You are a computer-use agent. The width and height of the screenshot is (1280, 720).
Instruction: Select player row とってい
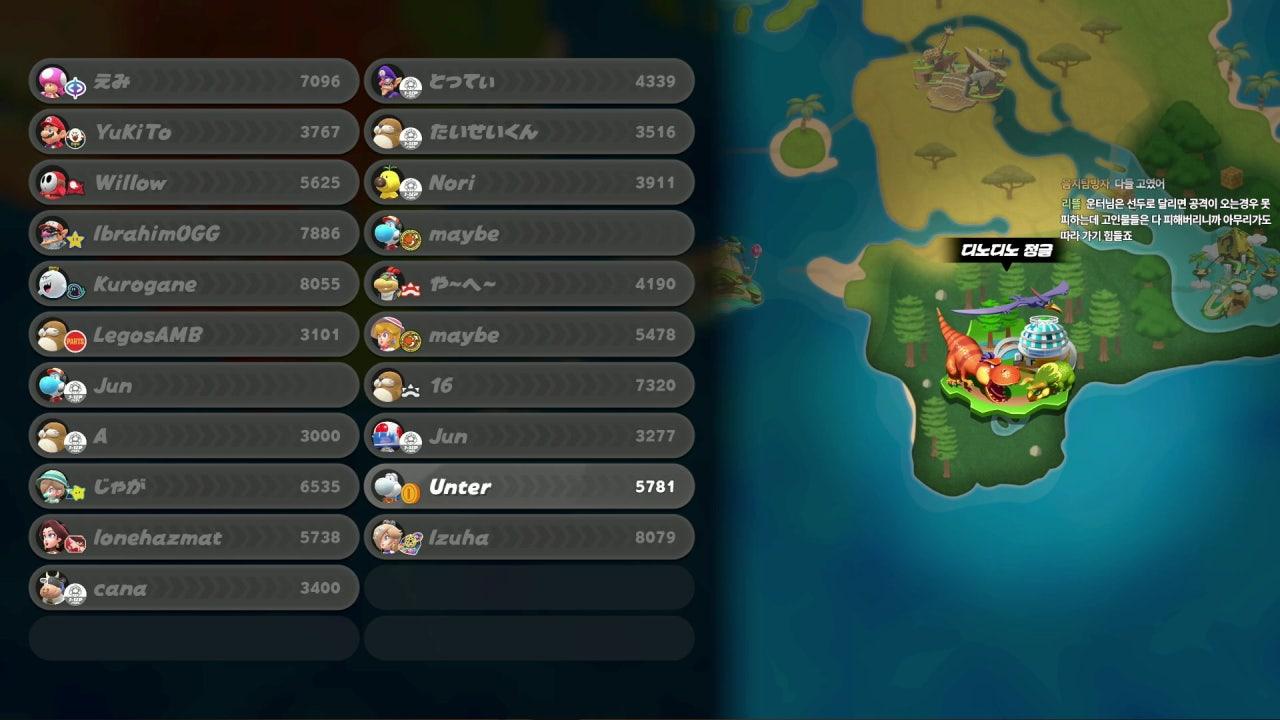pos(529,81)
